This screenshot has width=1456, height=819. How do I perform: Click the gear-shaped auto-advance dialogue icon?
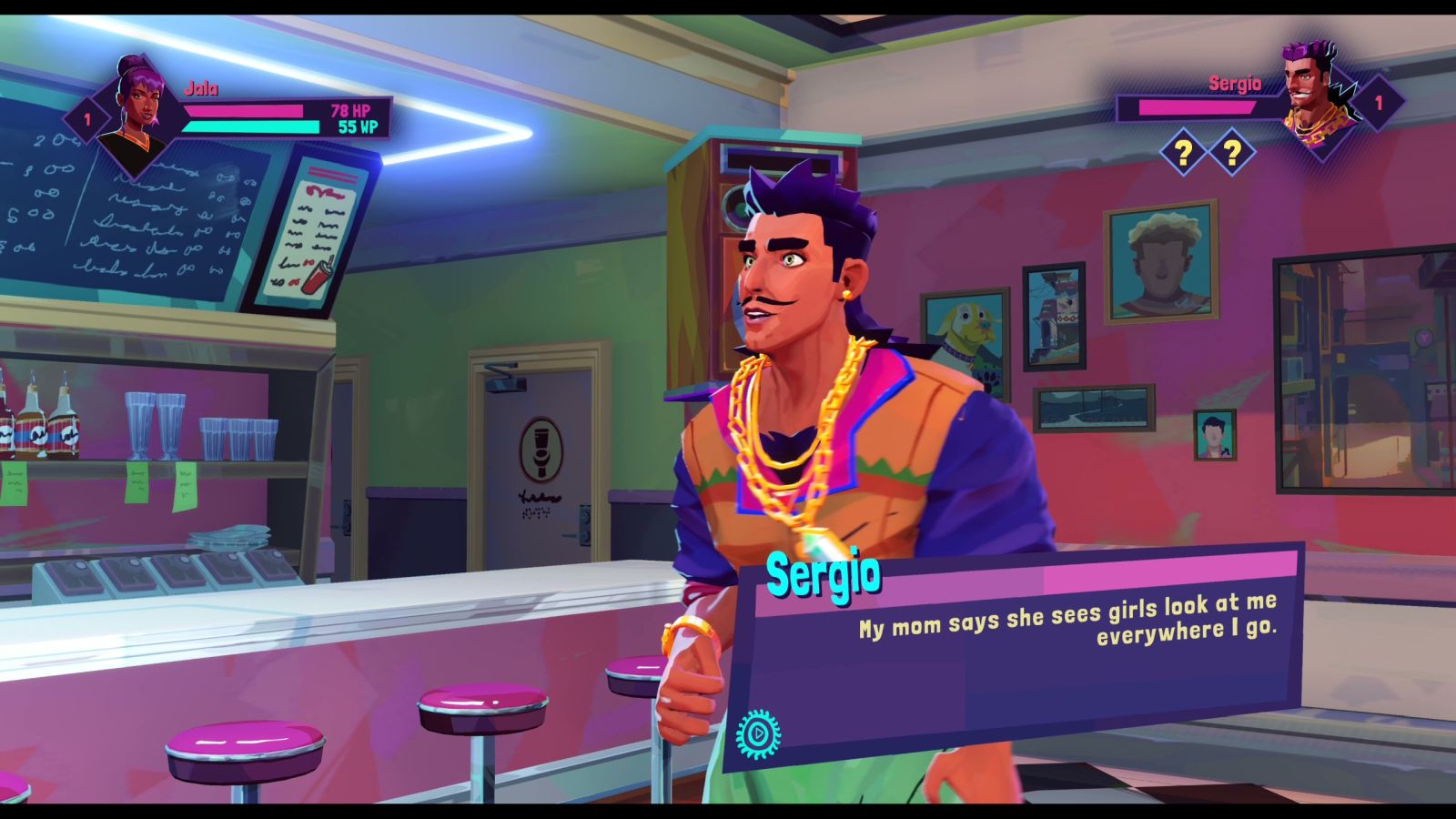coord(758,732)
